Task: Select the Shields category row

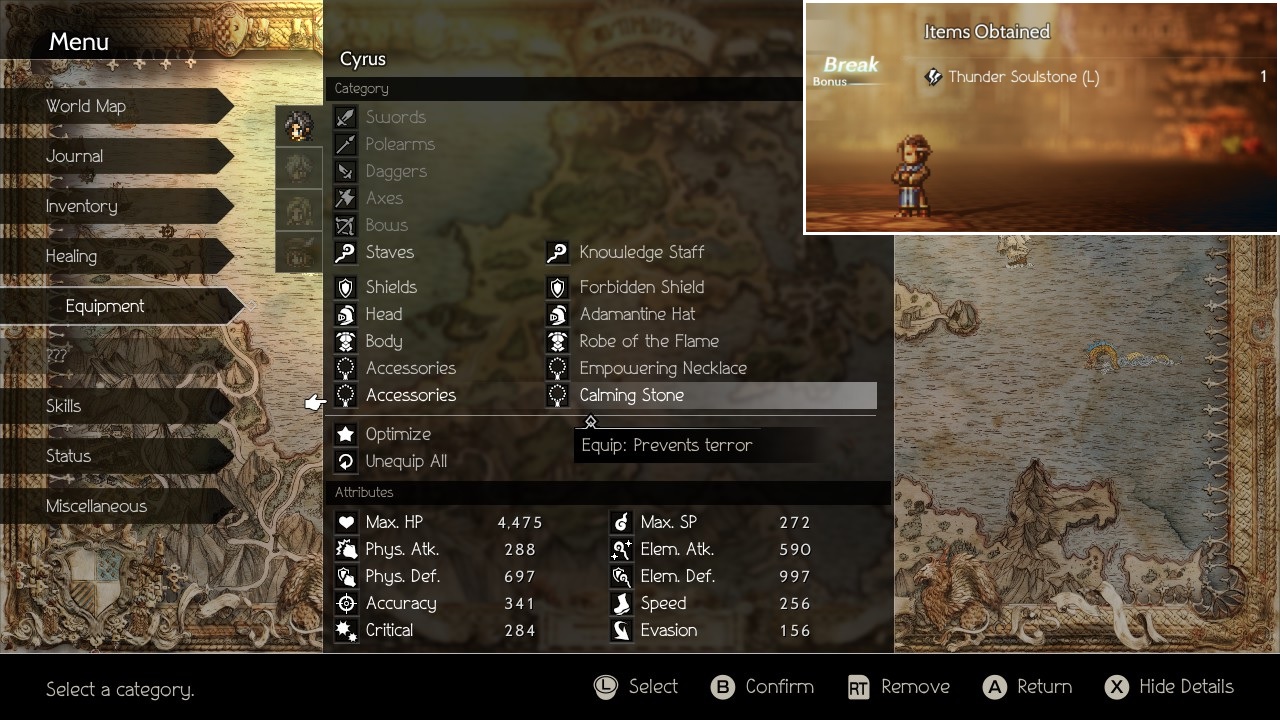Action: [391, 287]
